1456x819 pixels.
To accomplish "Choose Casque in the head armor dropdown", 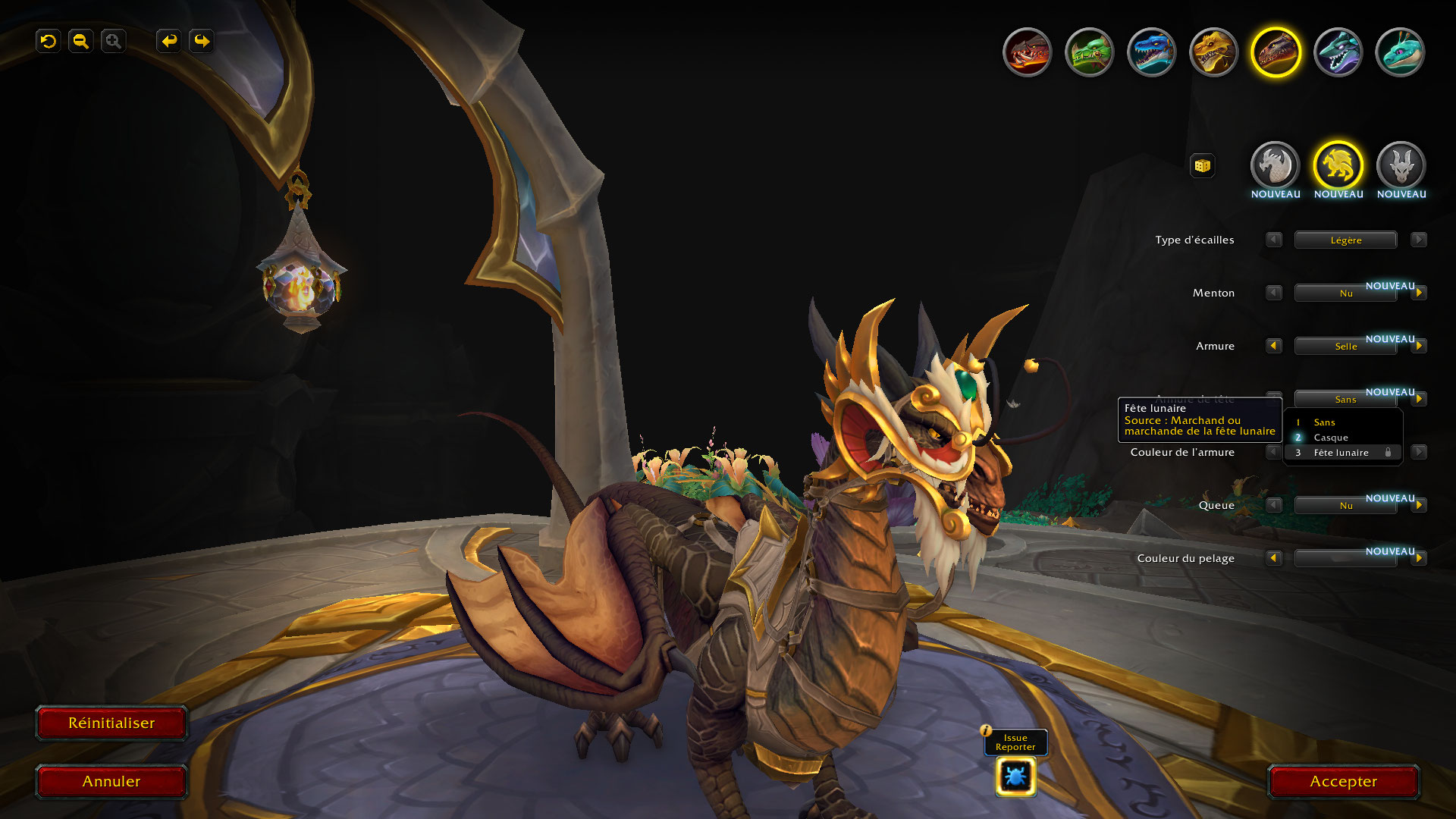I will (1331, 438).
